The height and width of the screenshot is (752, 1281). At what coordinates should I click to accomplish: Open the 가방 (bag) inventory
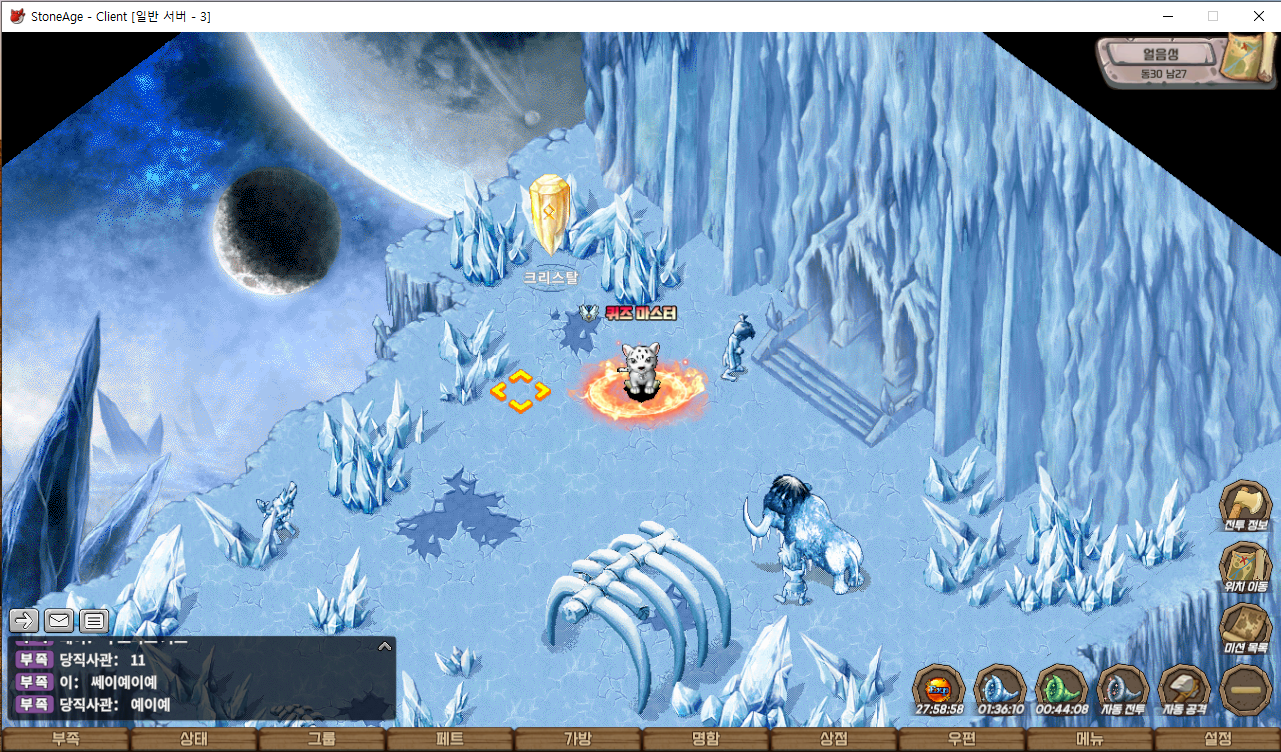tap(577, 740)
